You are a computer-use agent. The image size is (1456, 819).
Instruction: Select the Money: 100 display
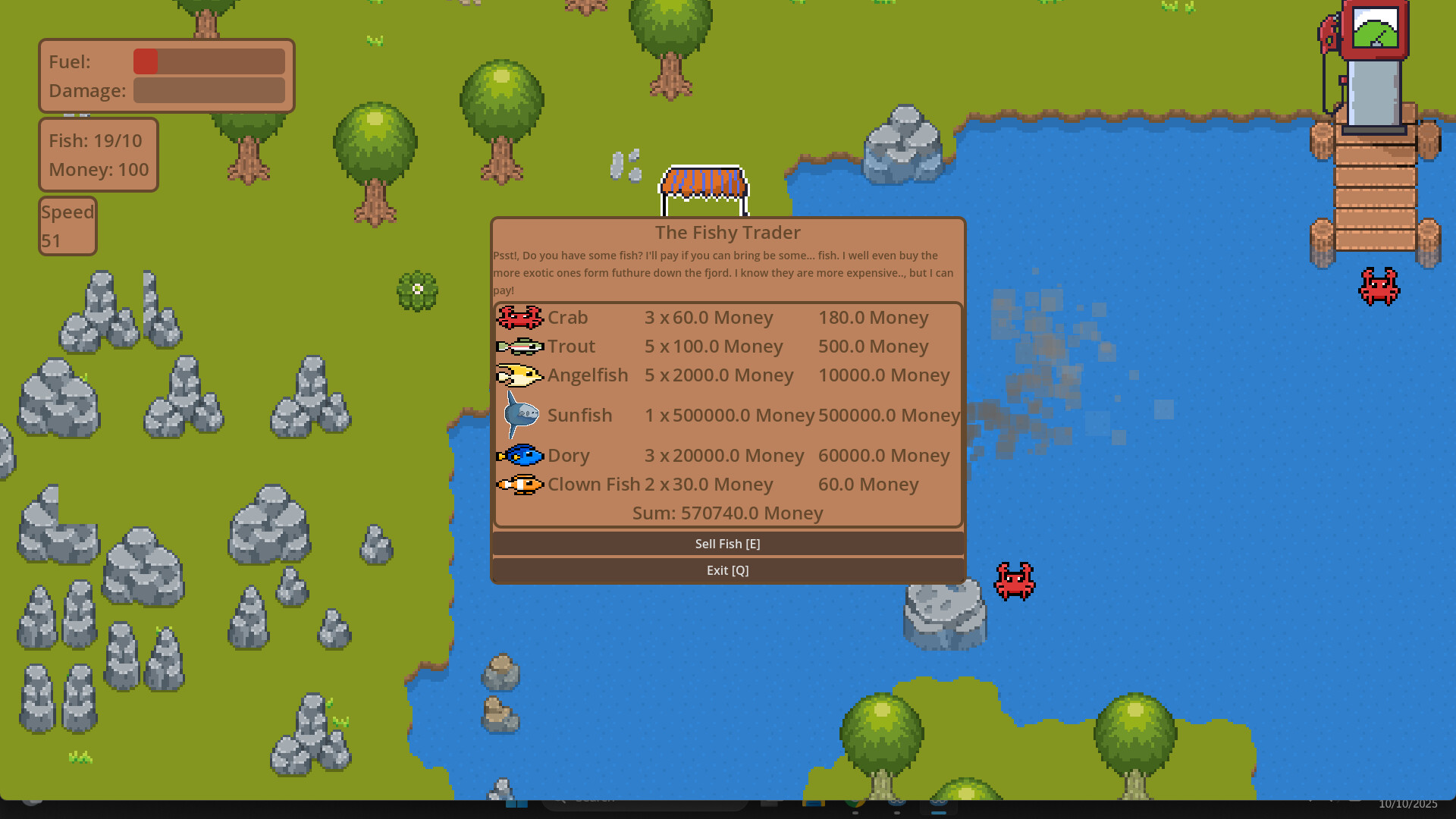[x=98, y=170]
